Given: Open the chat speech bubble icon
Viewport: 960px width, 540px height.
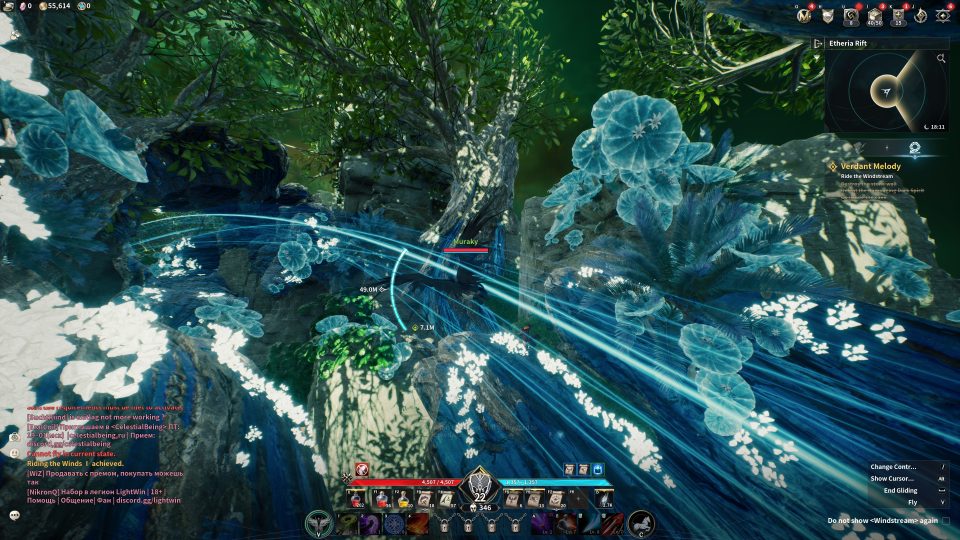Looking at the screenshot, I should coord(15,515).
